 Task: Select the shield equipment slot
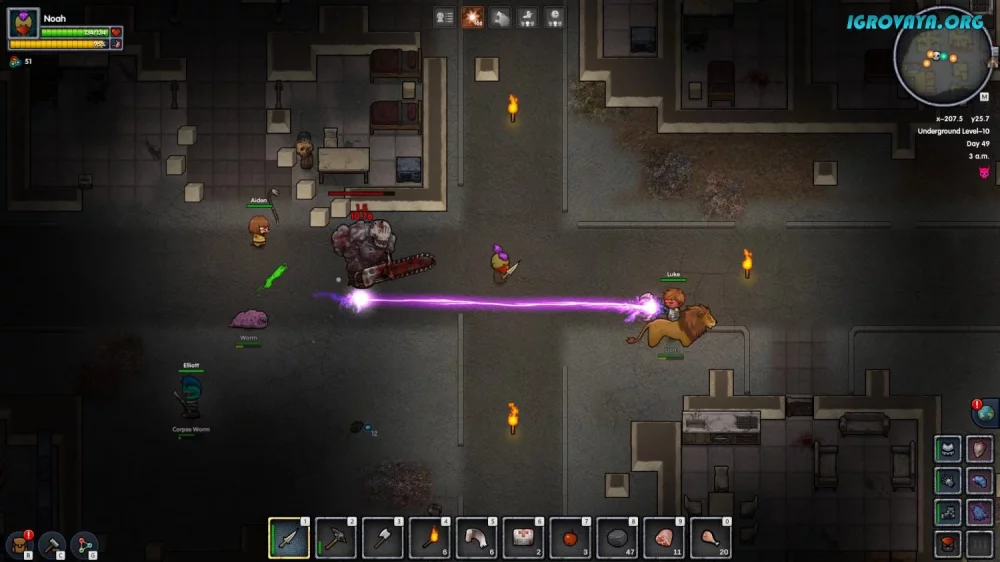point(980,450)
